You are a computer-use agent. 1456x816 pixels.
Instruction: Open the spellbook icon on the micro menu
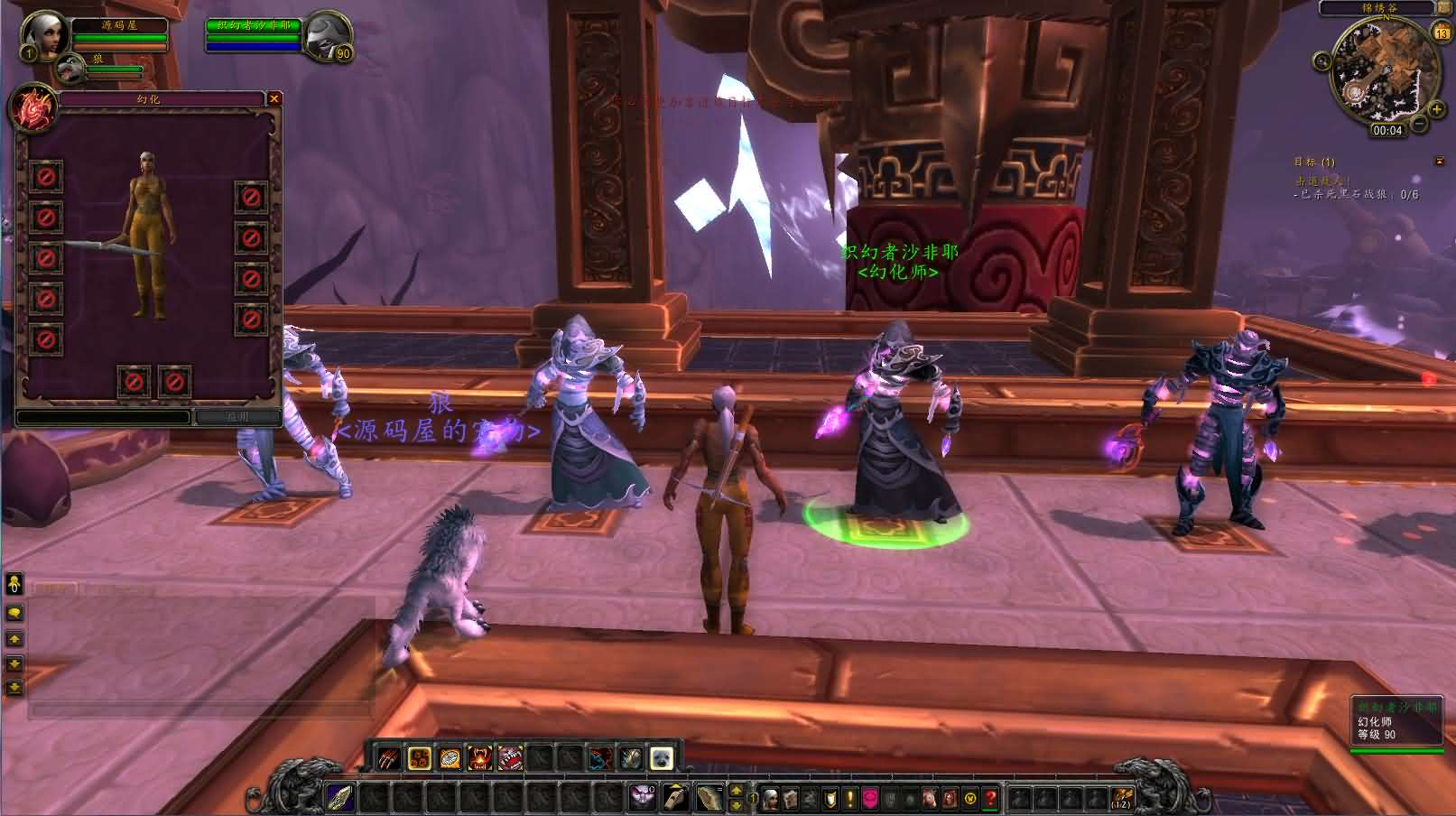click(791, 794)
